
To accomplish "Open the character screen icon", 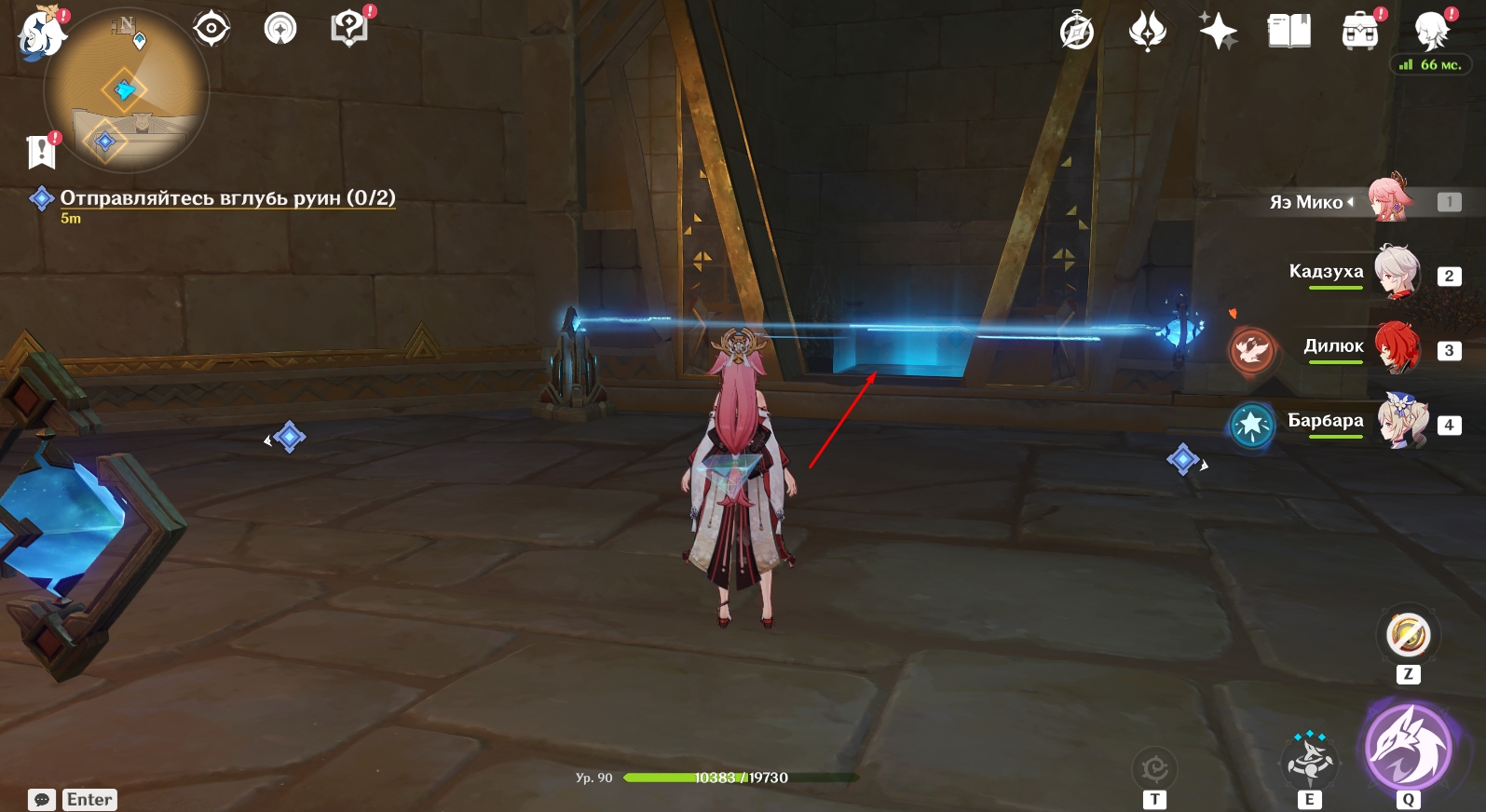I will pyautogui.click(x=1430, y=33).
